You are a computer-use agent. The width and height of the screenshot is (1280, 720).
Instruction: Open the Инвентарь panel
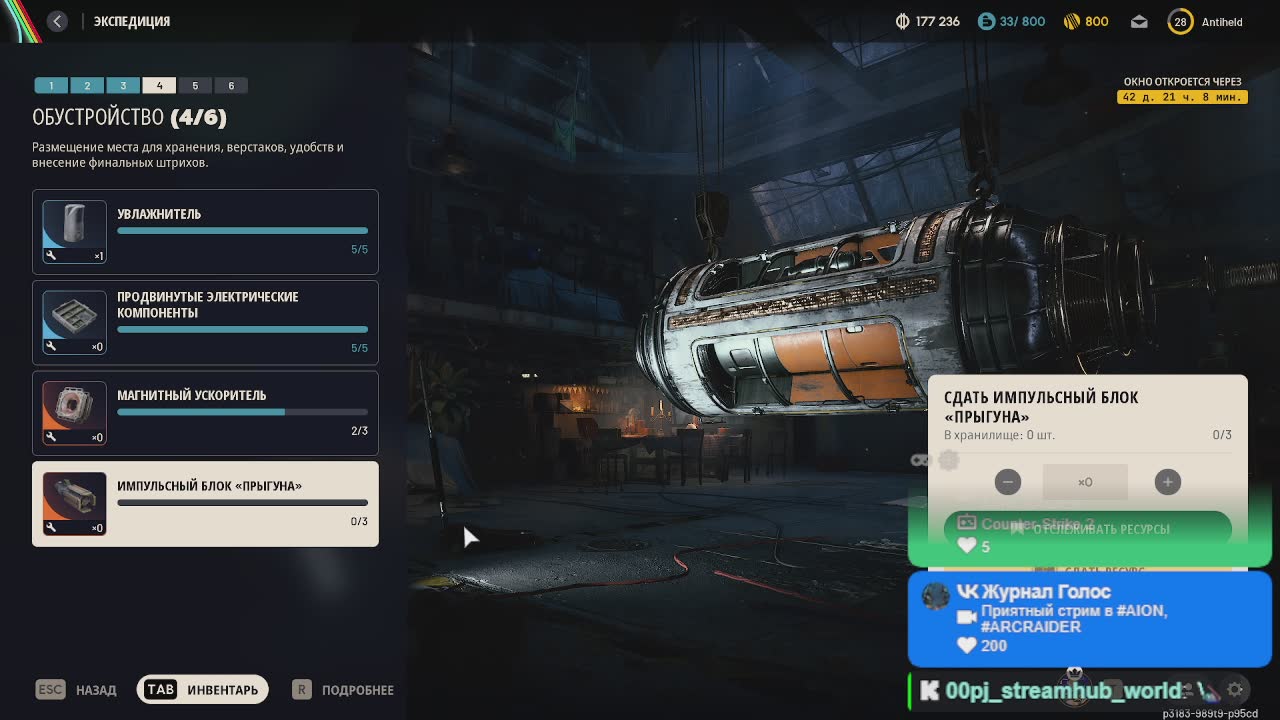[203, 690]
